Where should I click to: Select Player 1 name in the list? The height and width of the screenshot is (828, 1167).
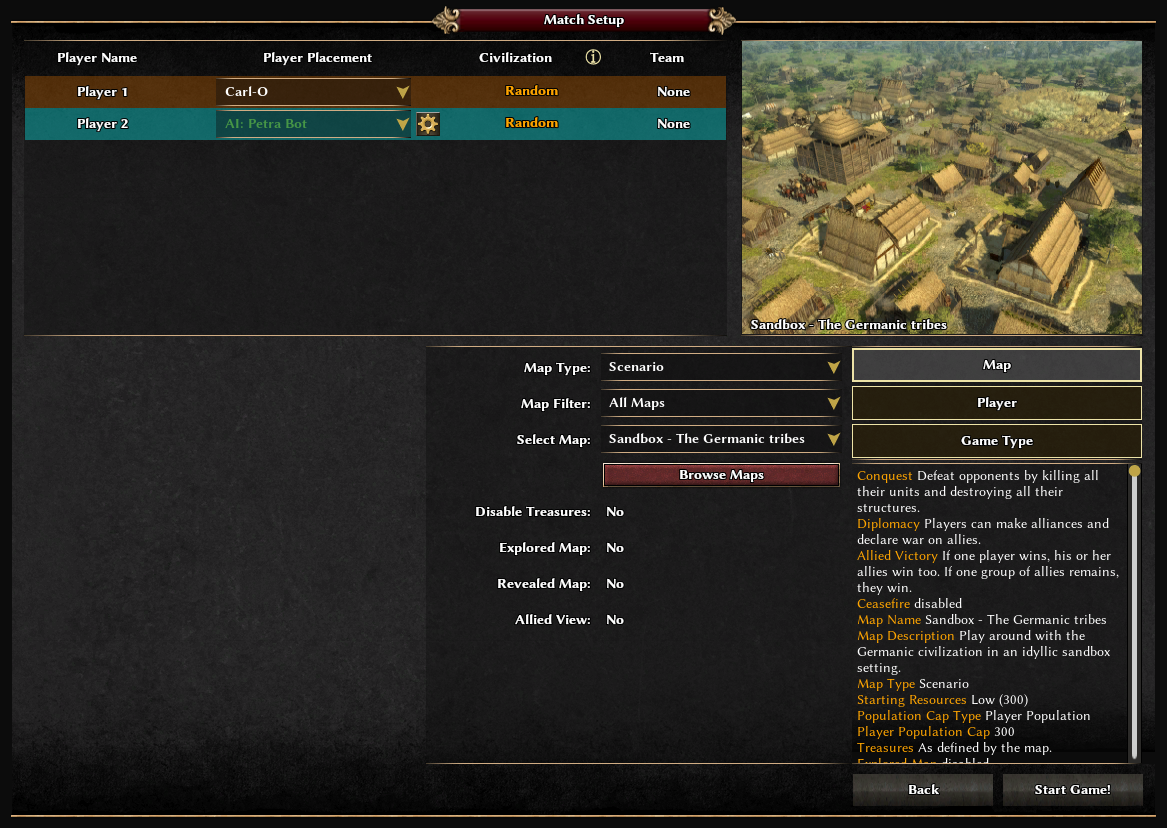click(102, 92)
